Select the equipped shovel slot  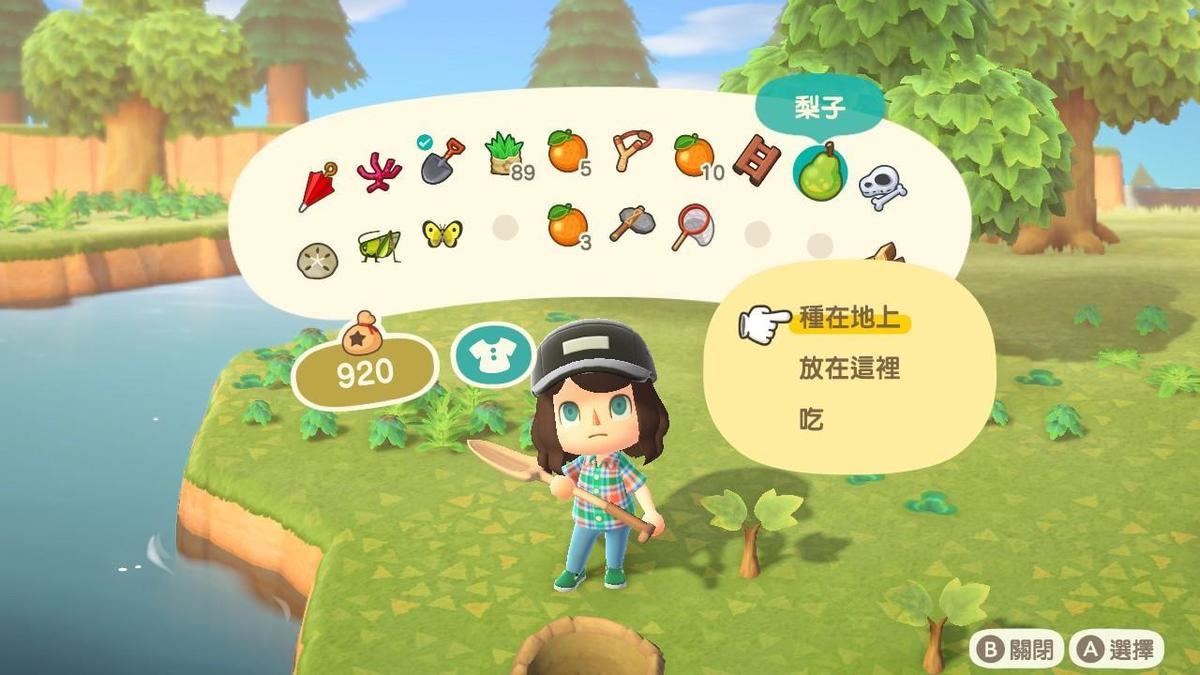[443, 161]
